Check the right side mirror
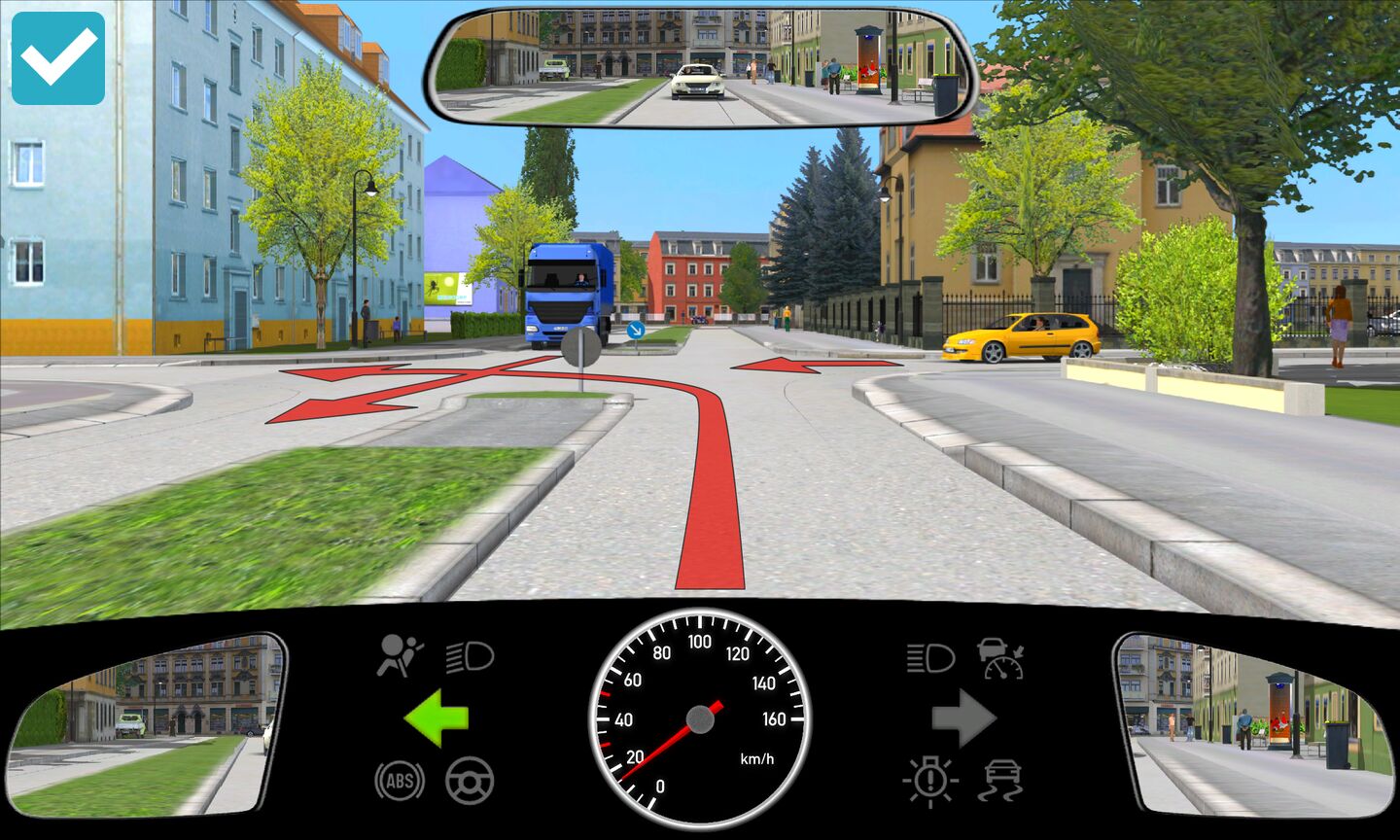The image size is (1400, 840). tap(1254, 724)
